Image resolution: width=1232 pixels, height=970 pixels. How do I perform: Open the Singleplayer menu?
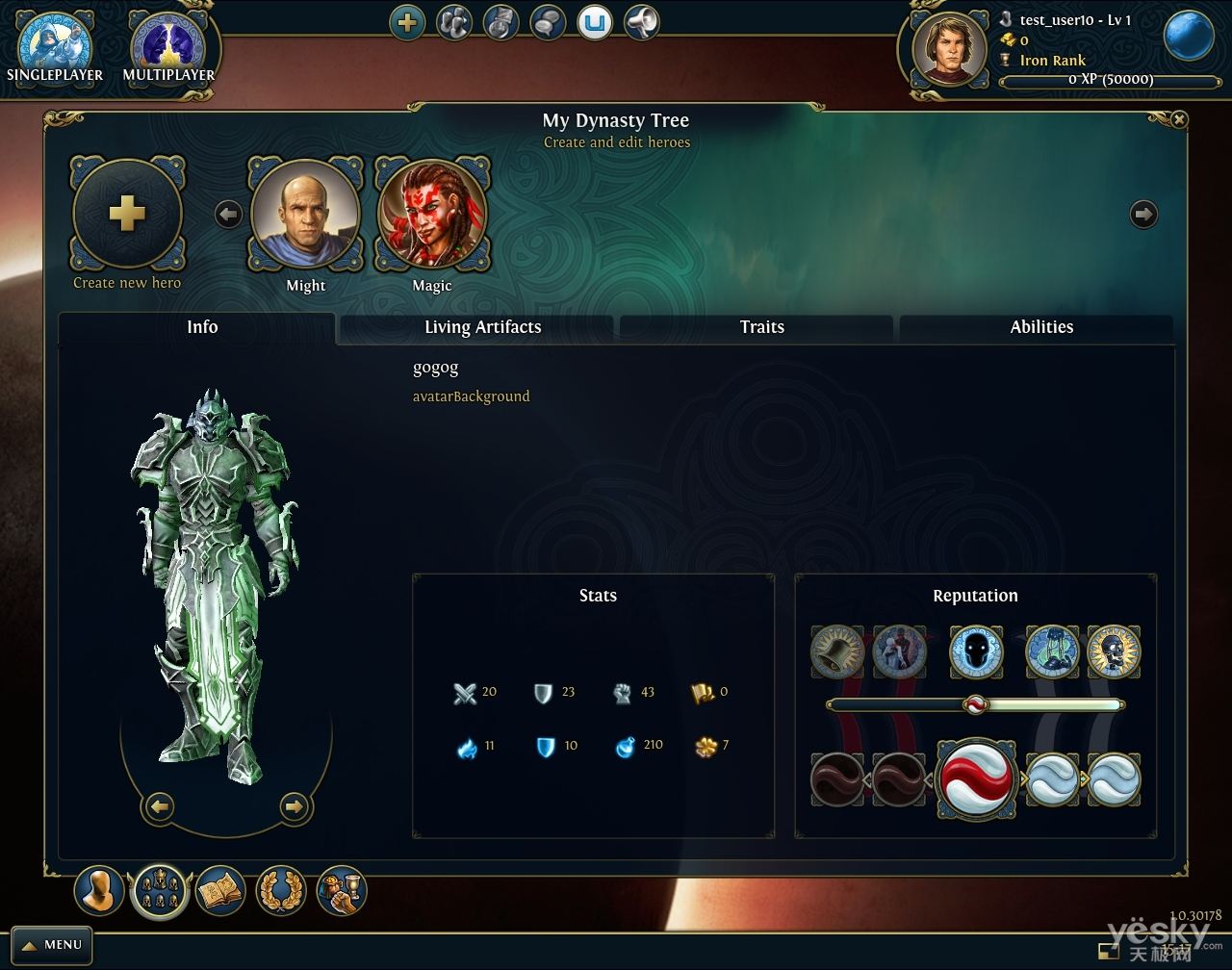click(55, 48)
